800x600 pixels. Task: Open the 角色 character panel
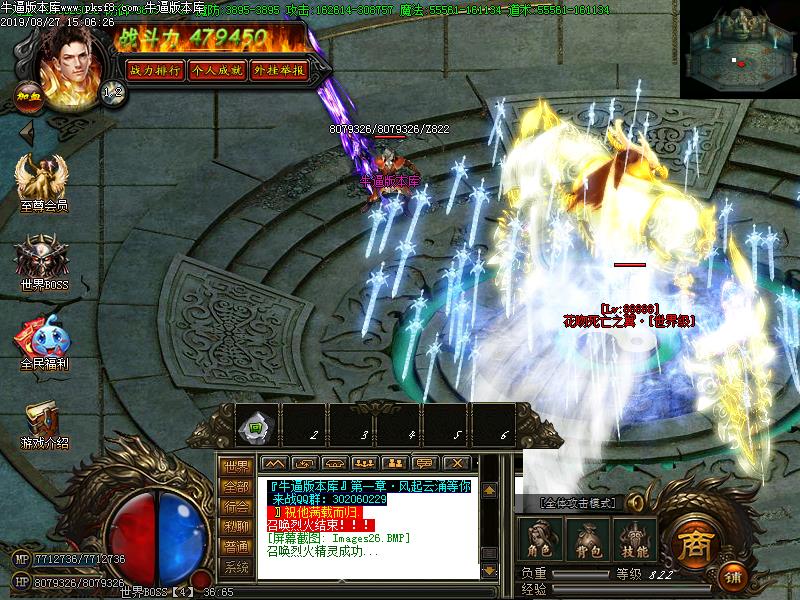540,539
